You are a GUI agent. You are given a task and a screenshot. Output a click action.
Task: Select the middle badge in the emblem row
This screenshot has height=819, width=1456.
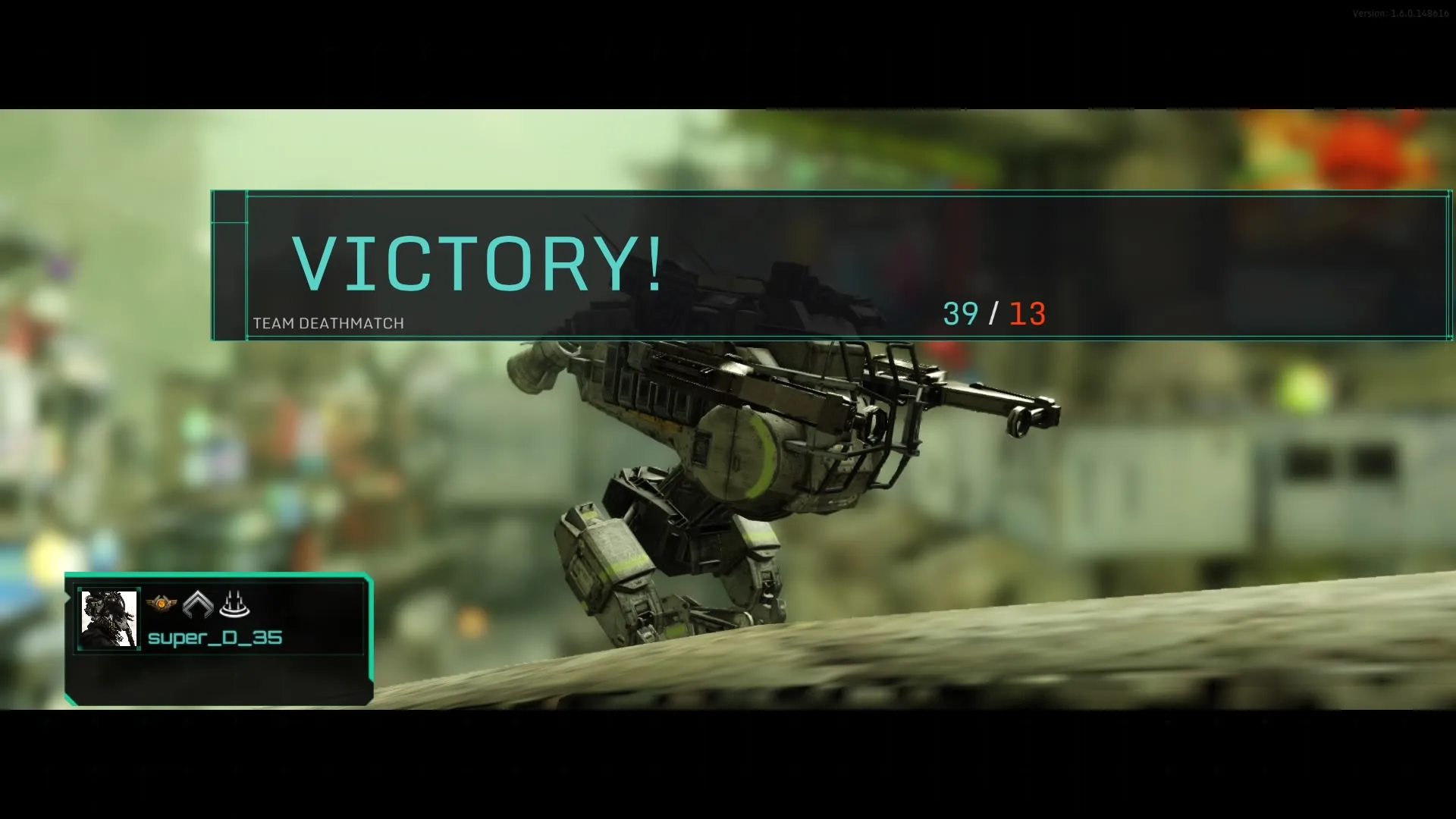199,605
